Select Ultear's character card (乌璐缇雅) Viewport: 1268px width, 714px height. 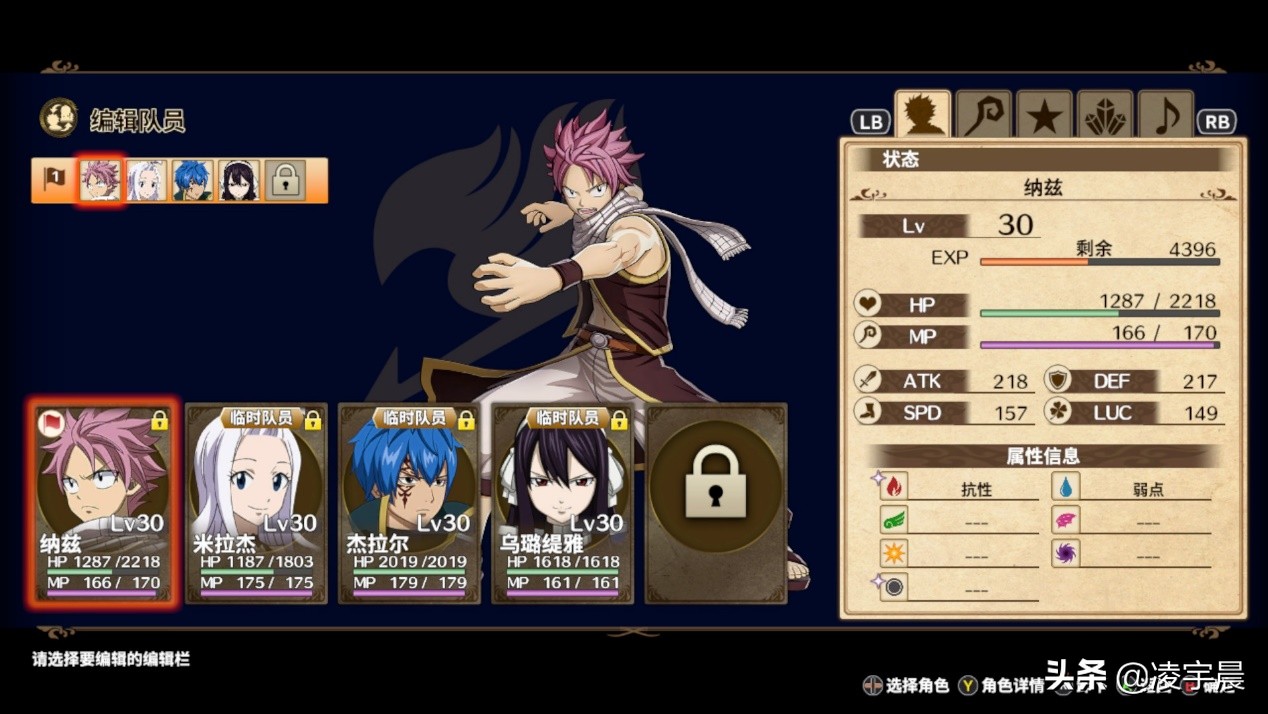click(x=562, y=504)
